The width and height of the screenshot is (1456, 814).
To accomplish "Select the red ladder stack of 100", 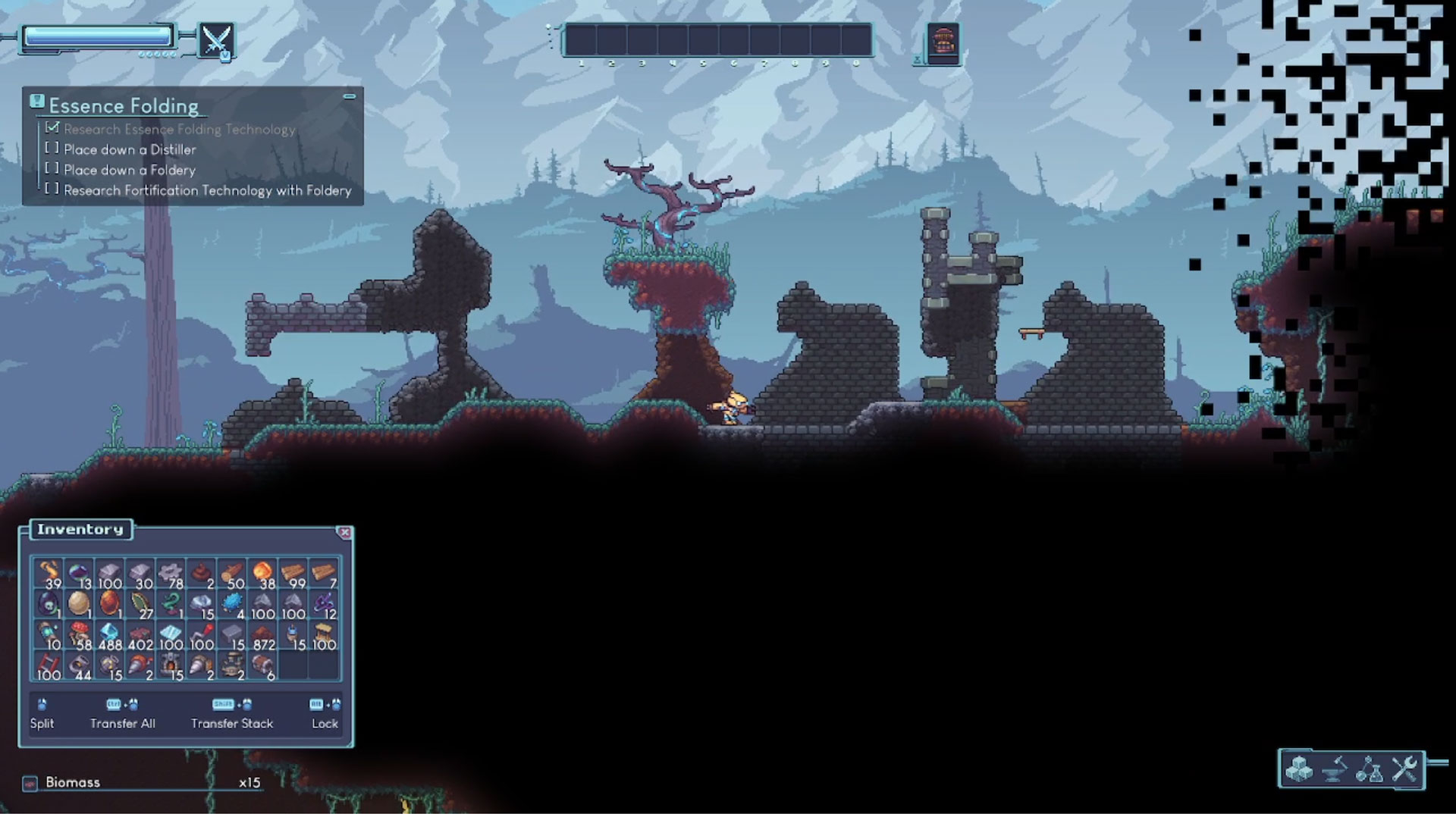I will click(48, 665).
